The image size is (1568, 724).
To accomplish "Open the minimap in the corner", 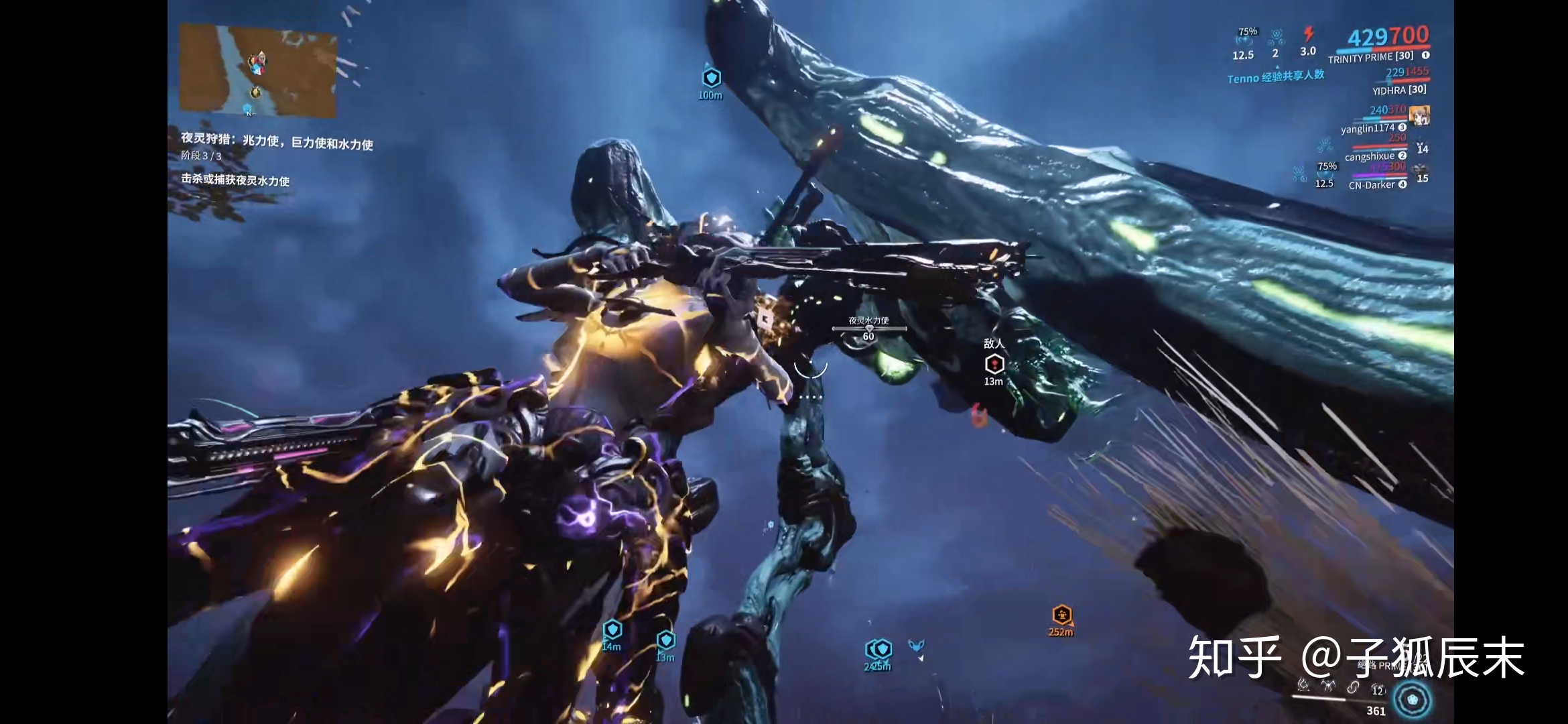I will [258, 70].
